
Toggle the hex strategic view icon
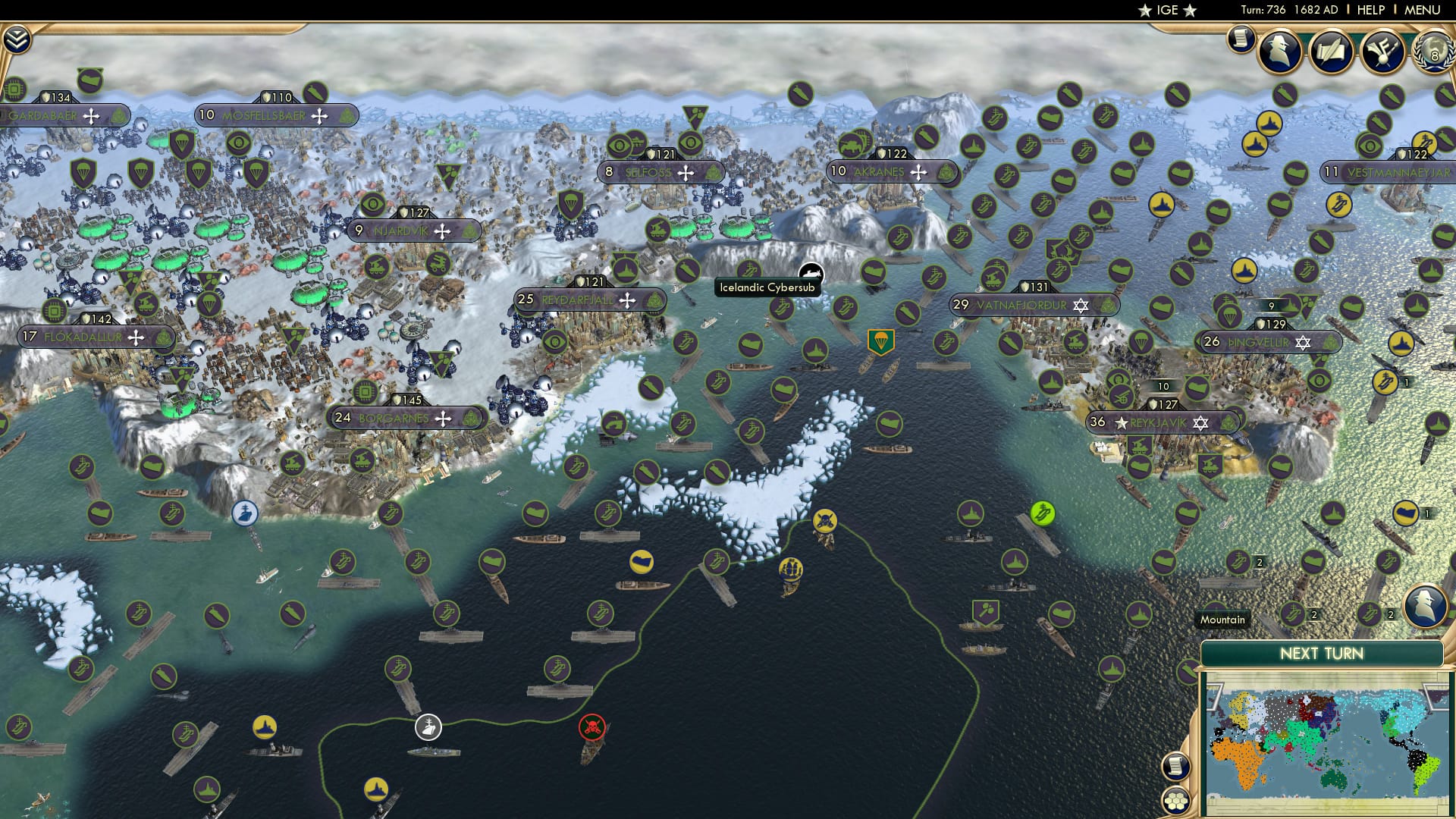point(1178,800)
